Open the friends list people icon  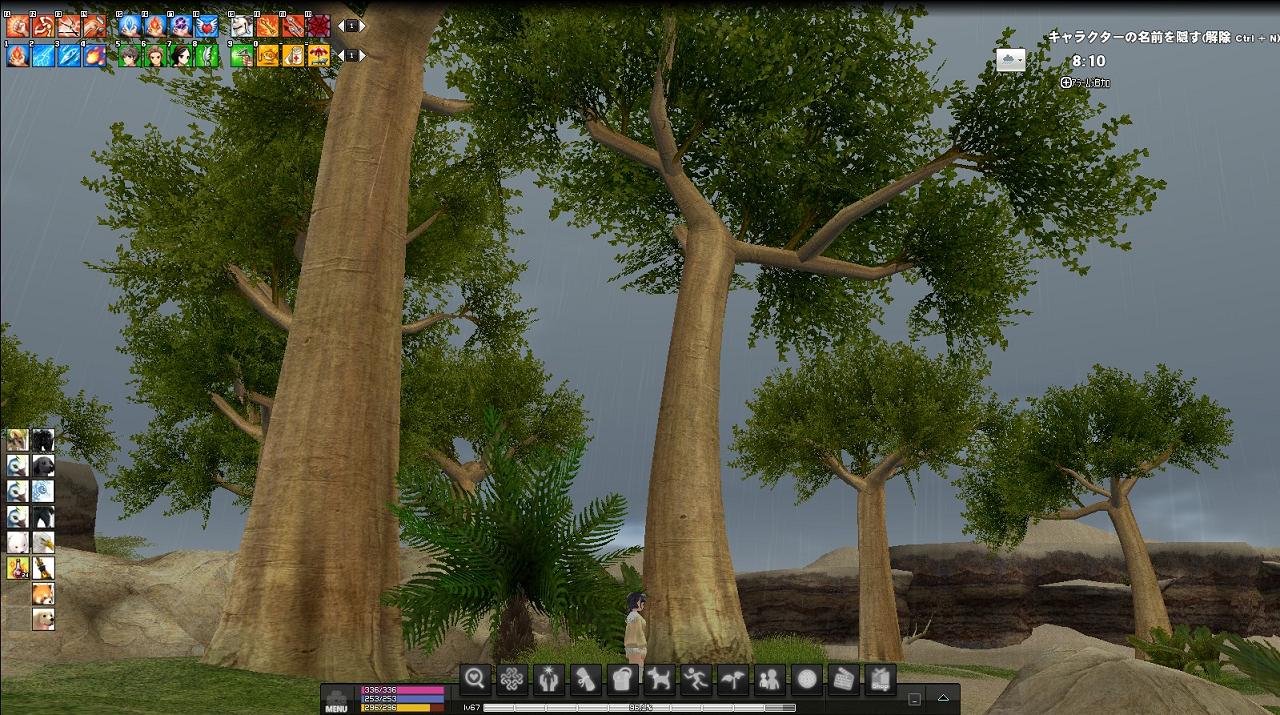[770, 679]
